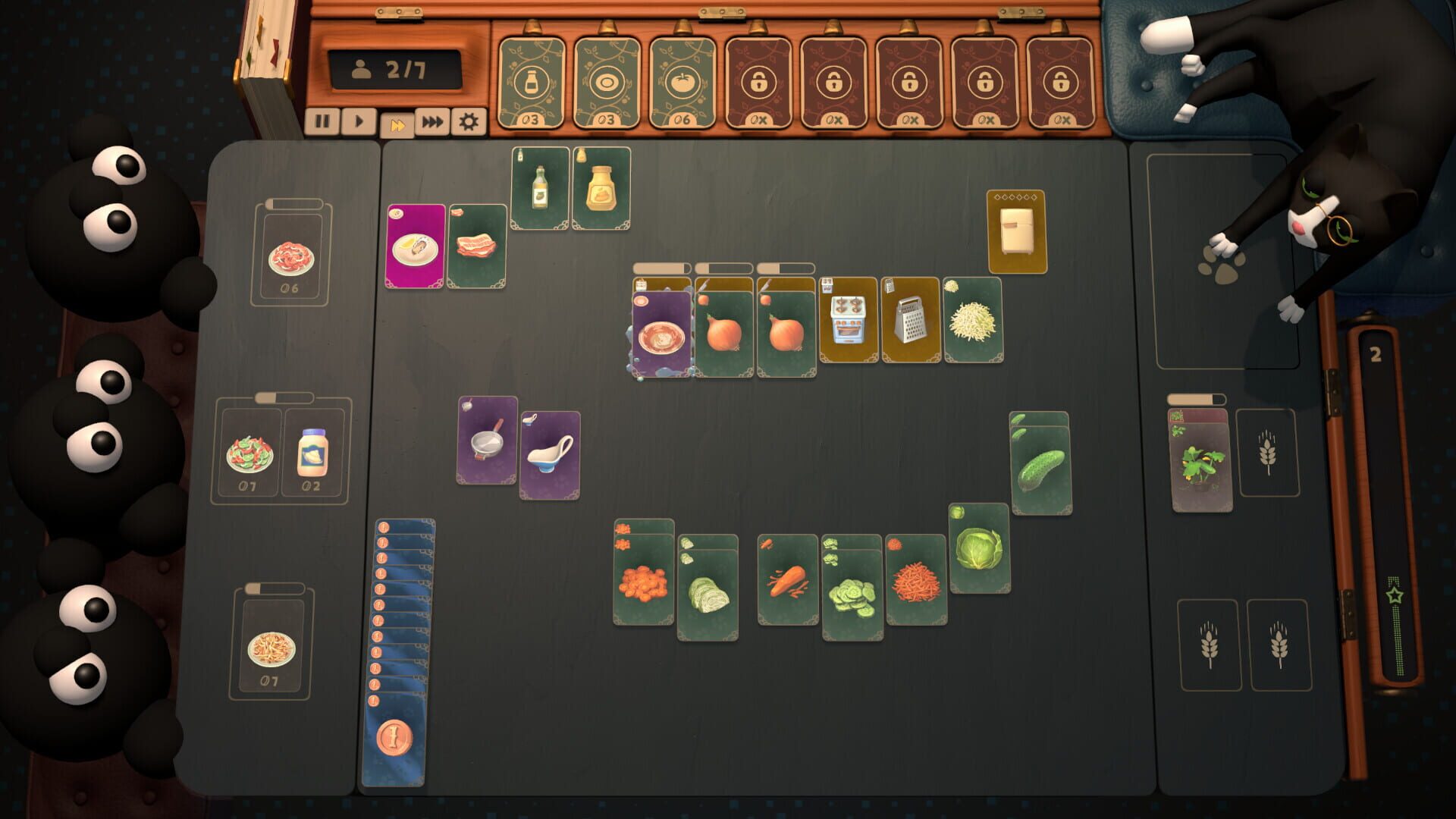Check the customer counter showing 2/7
Screen dimensions: 1456x819
[x=394, y=70]
